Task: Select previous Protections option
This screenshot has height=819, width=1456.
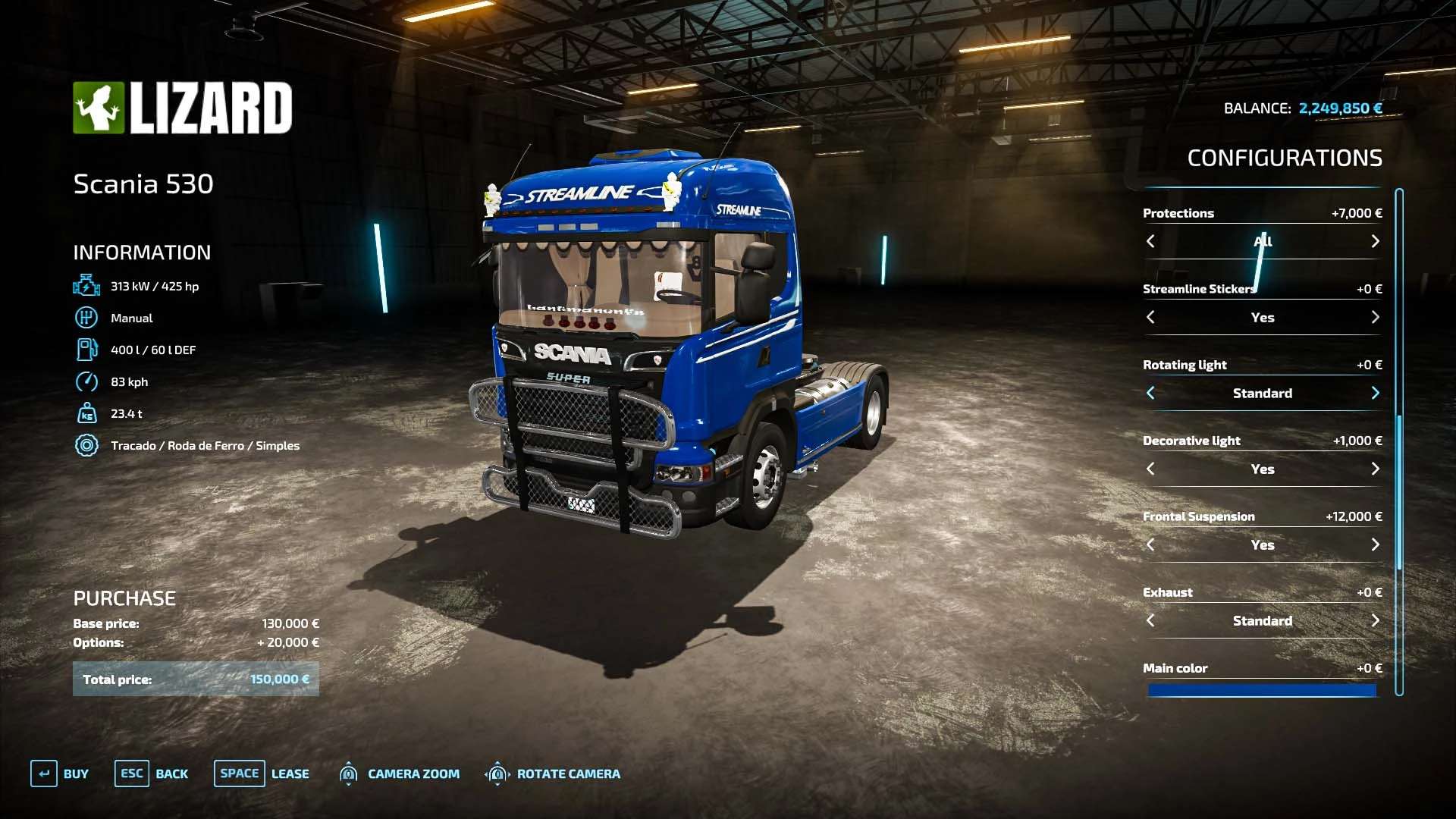Action: coord(1150,241)
